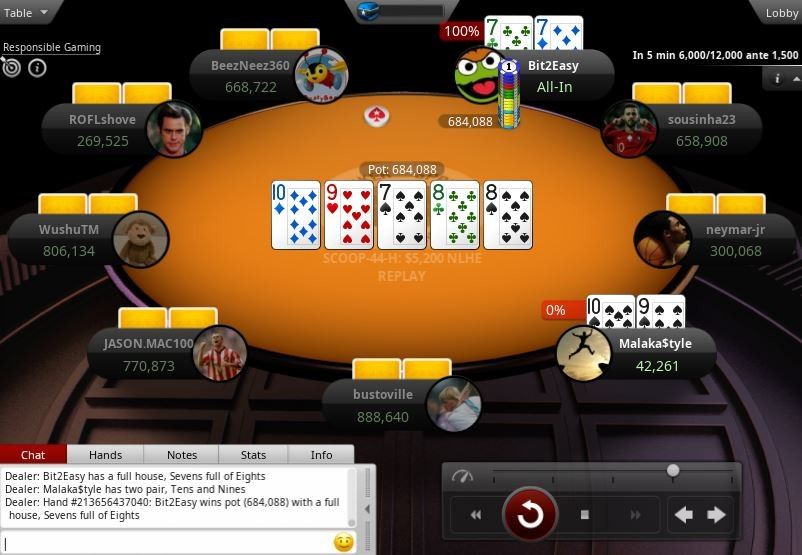Click the info icon below Responsible Gaming
The width and height of the screenshot is (802, 555).
[37, 68]
